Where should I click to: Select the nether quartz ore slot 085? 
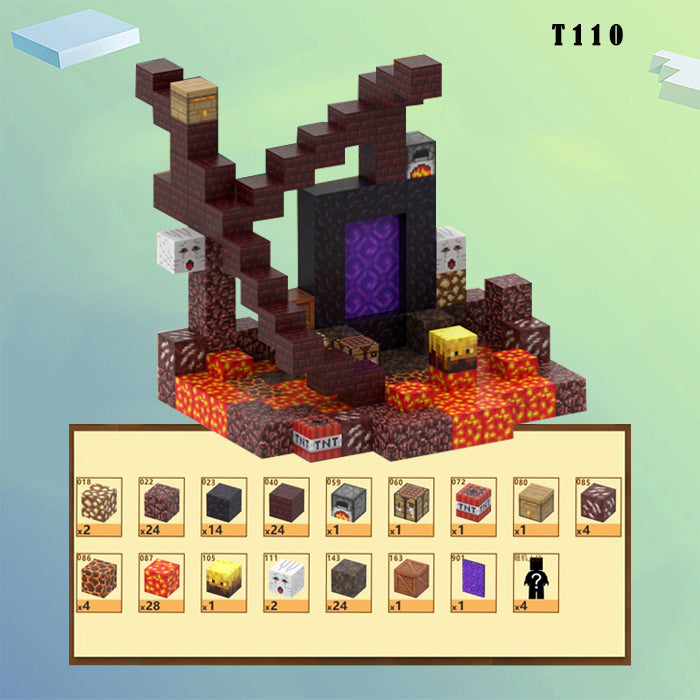point(598,506)
